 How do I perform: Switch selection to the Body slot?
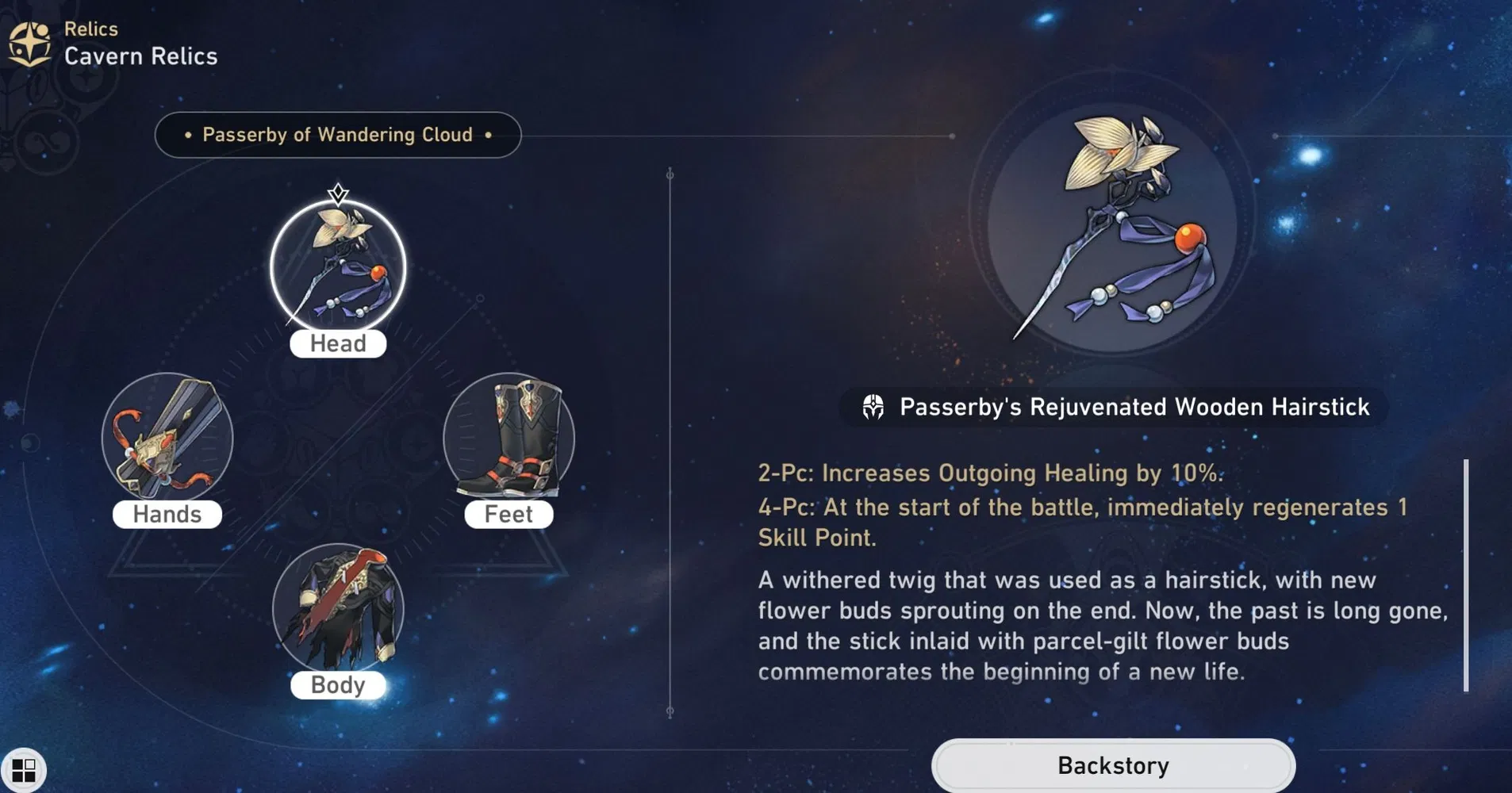[338, 609]
